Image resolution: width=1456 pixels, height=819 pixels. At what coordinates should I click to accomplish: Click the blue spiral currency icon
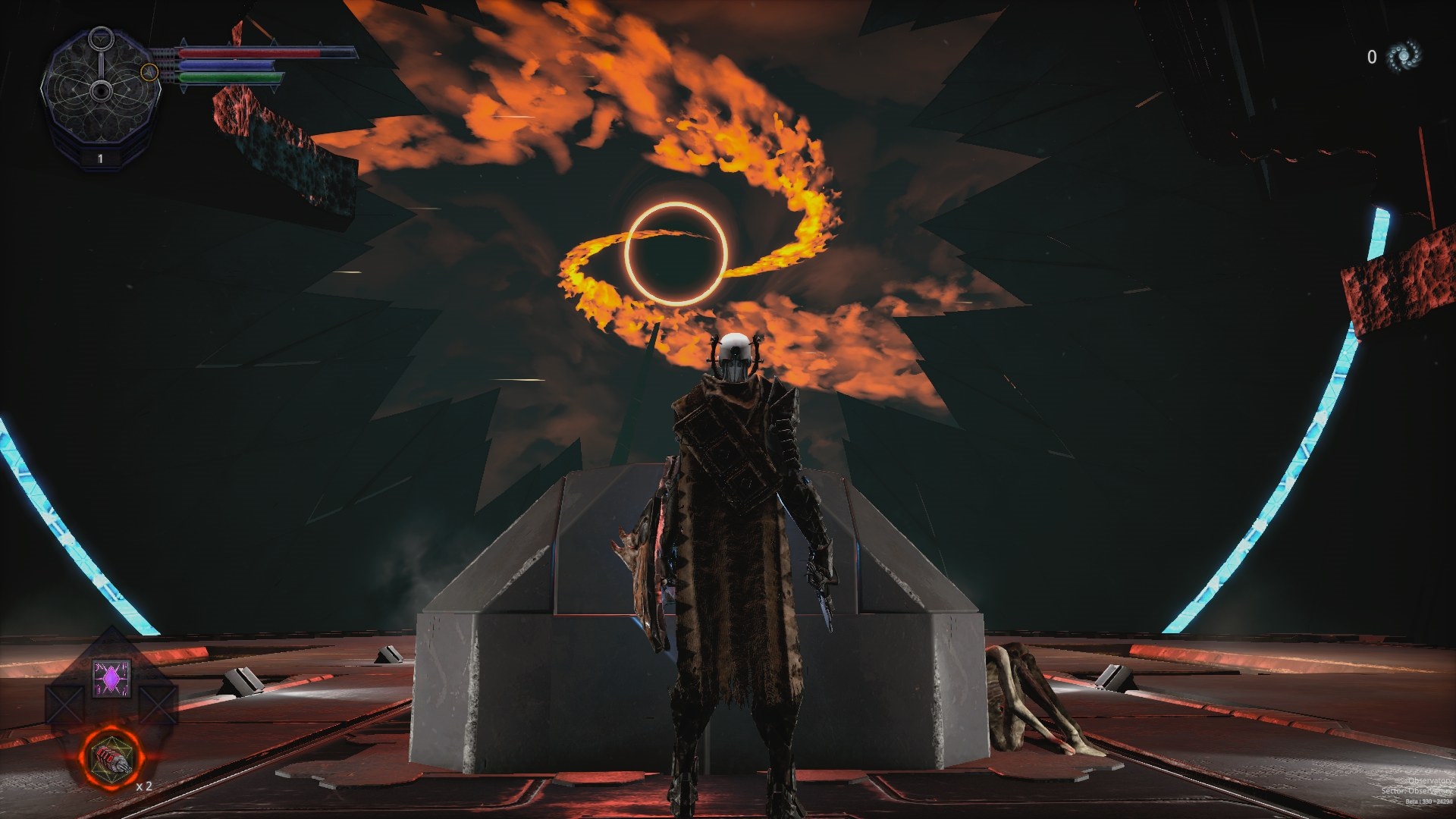point(1403,56)
